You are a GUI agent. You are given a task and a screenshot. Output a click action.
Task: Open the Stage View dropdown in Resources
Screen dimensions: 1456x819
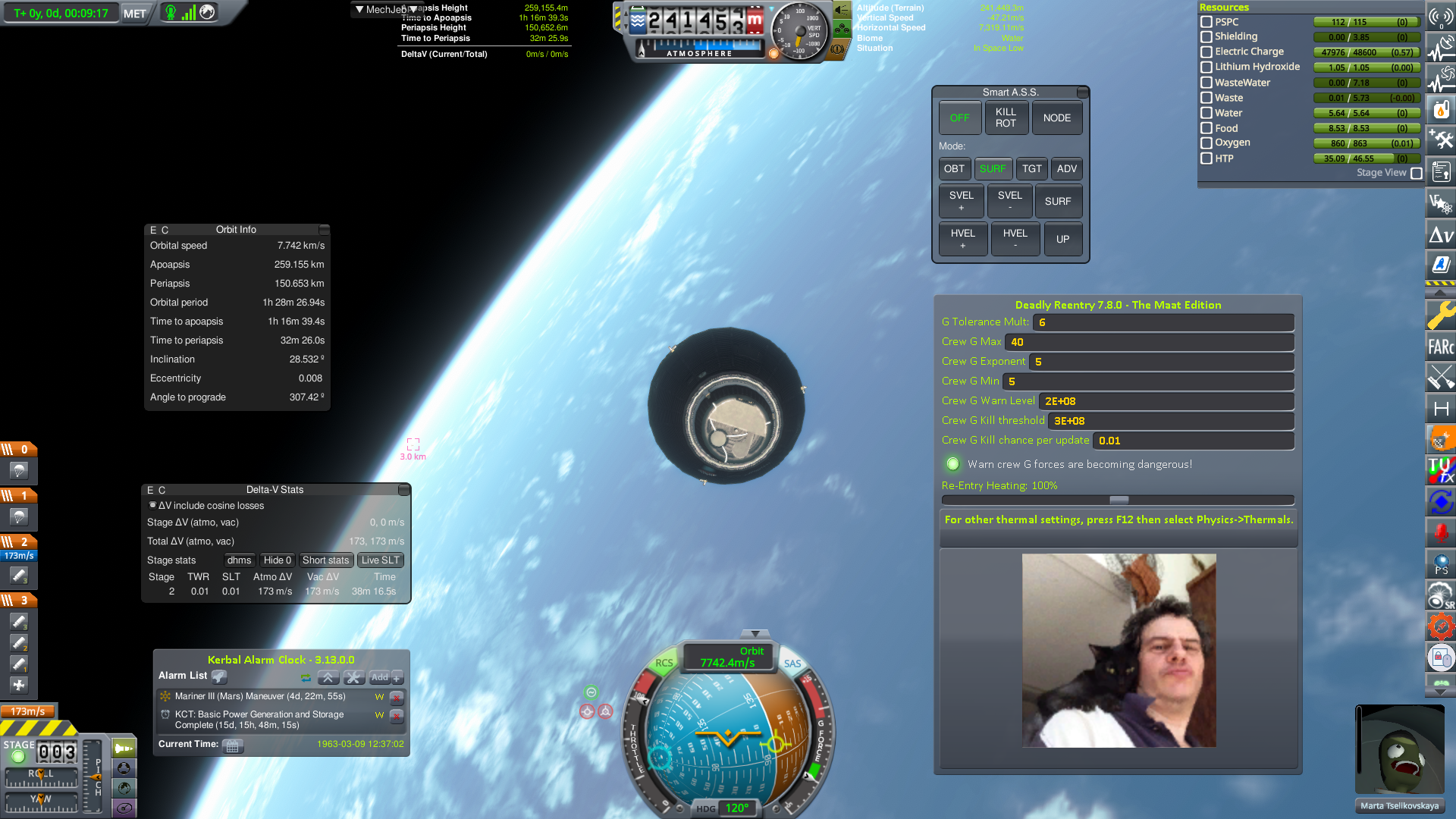pos(1417,173)
